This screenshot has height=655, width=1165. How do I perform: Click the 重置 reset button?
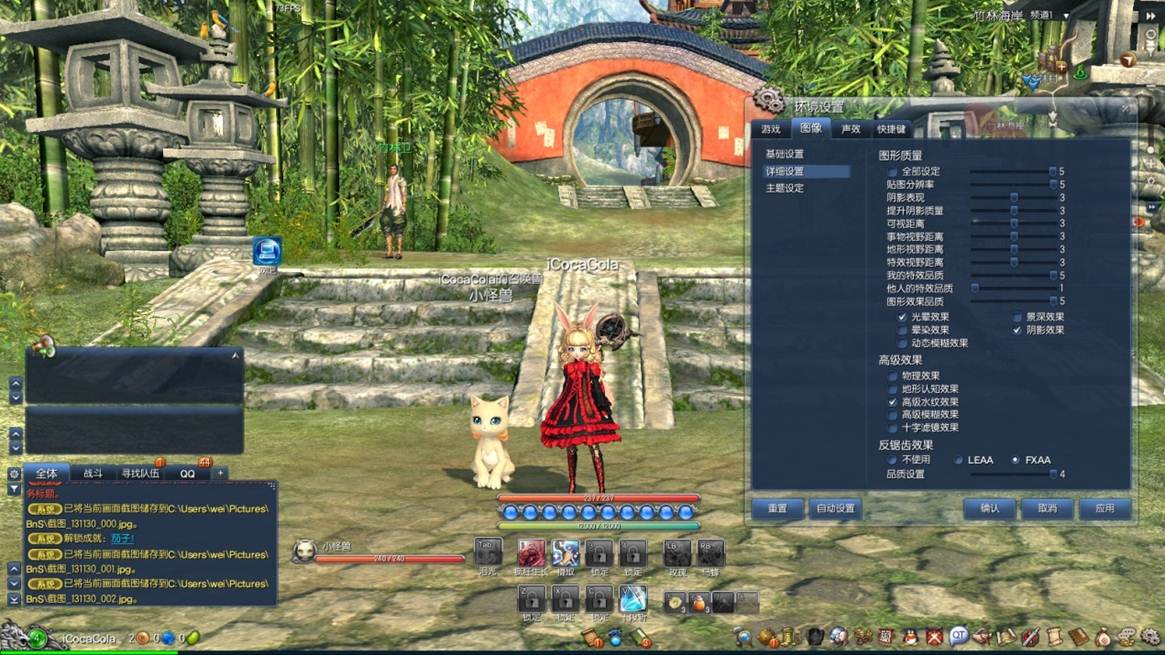point(778,508)
